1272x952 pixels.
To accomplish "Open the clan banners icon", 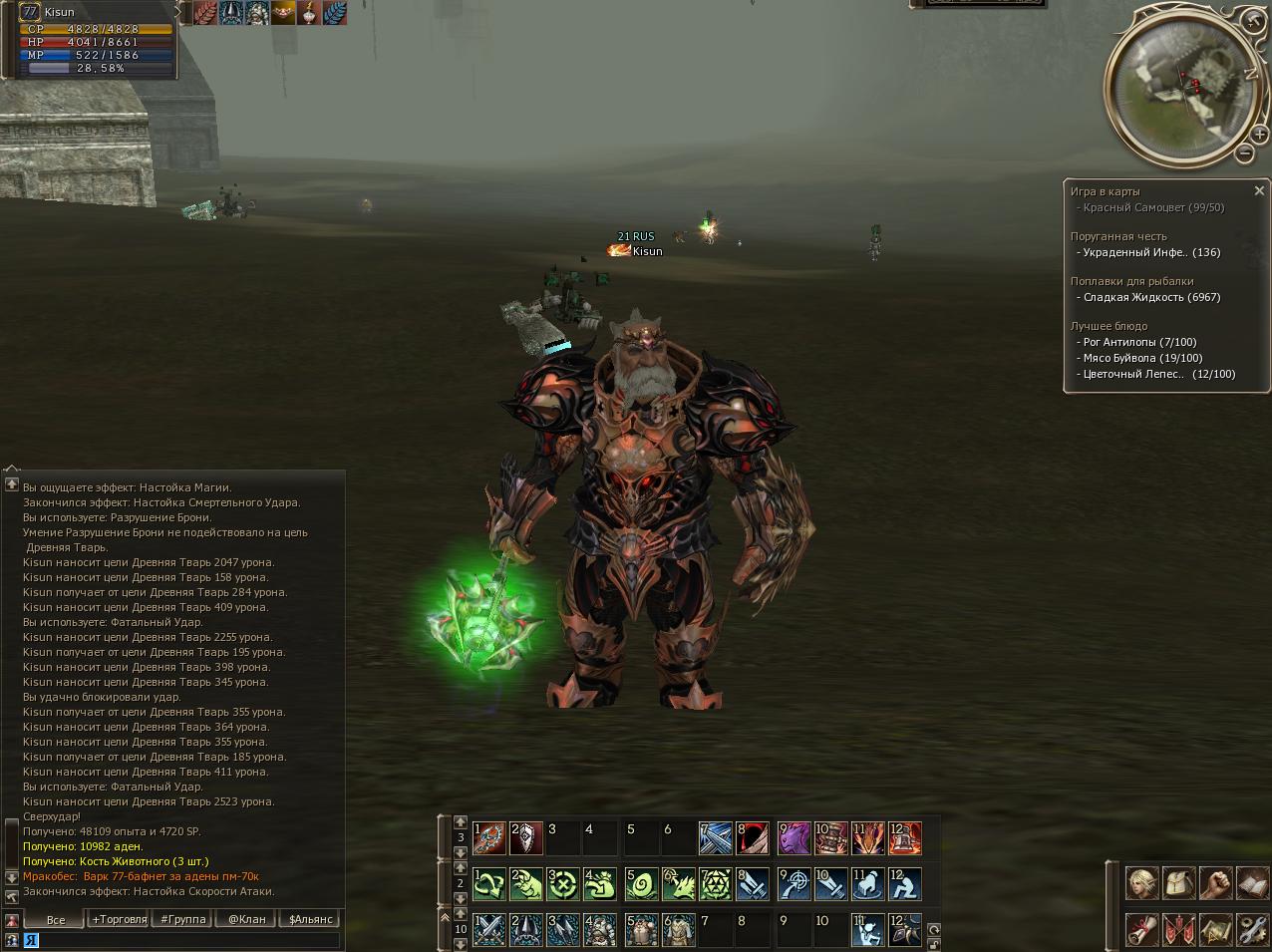I will coord(1178,929).
